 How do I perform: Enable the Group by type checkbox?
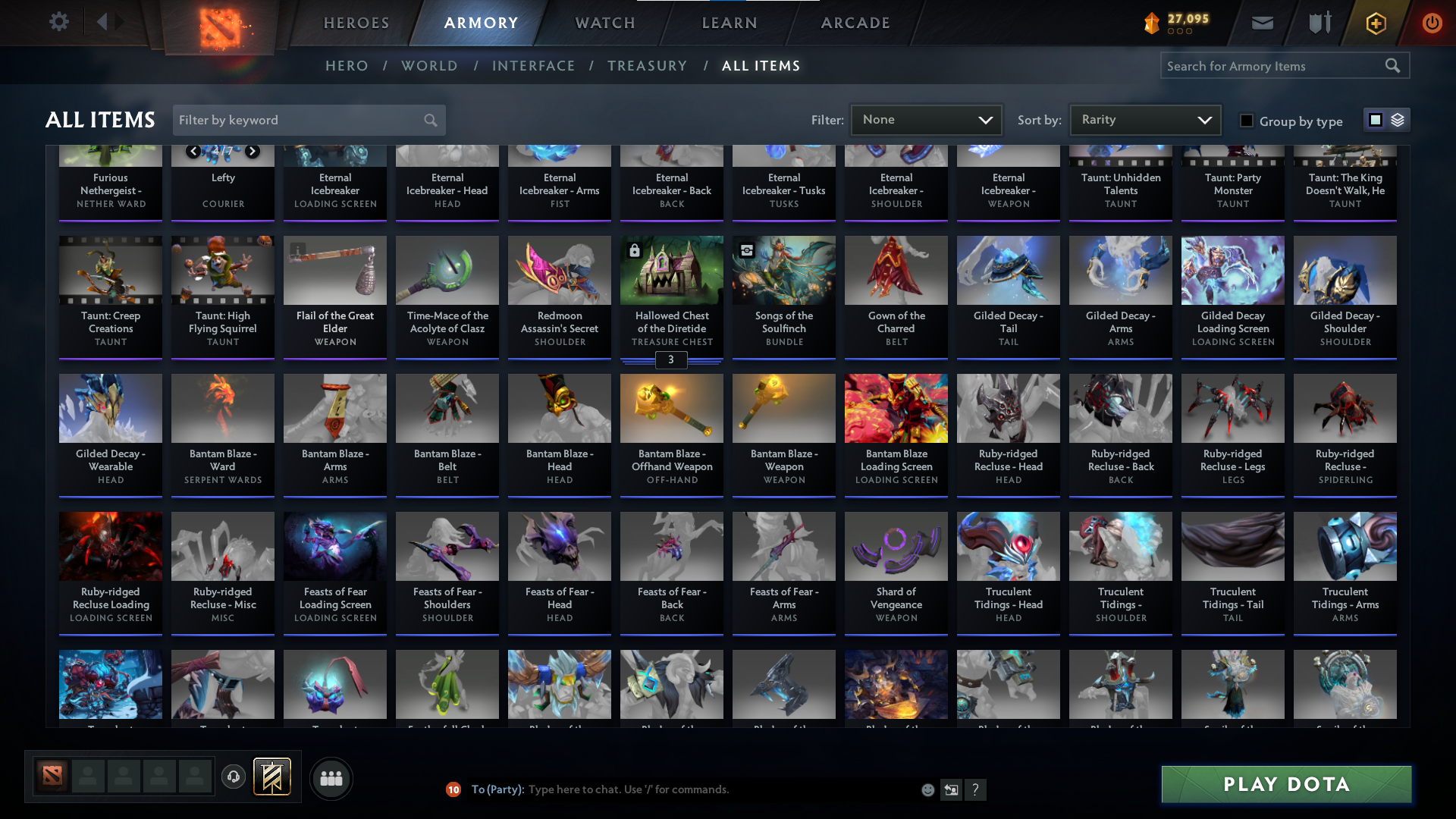[x=1247, y=120]
